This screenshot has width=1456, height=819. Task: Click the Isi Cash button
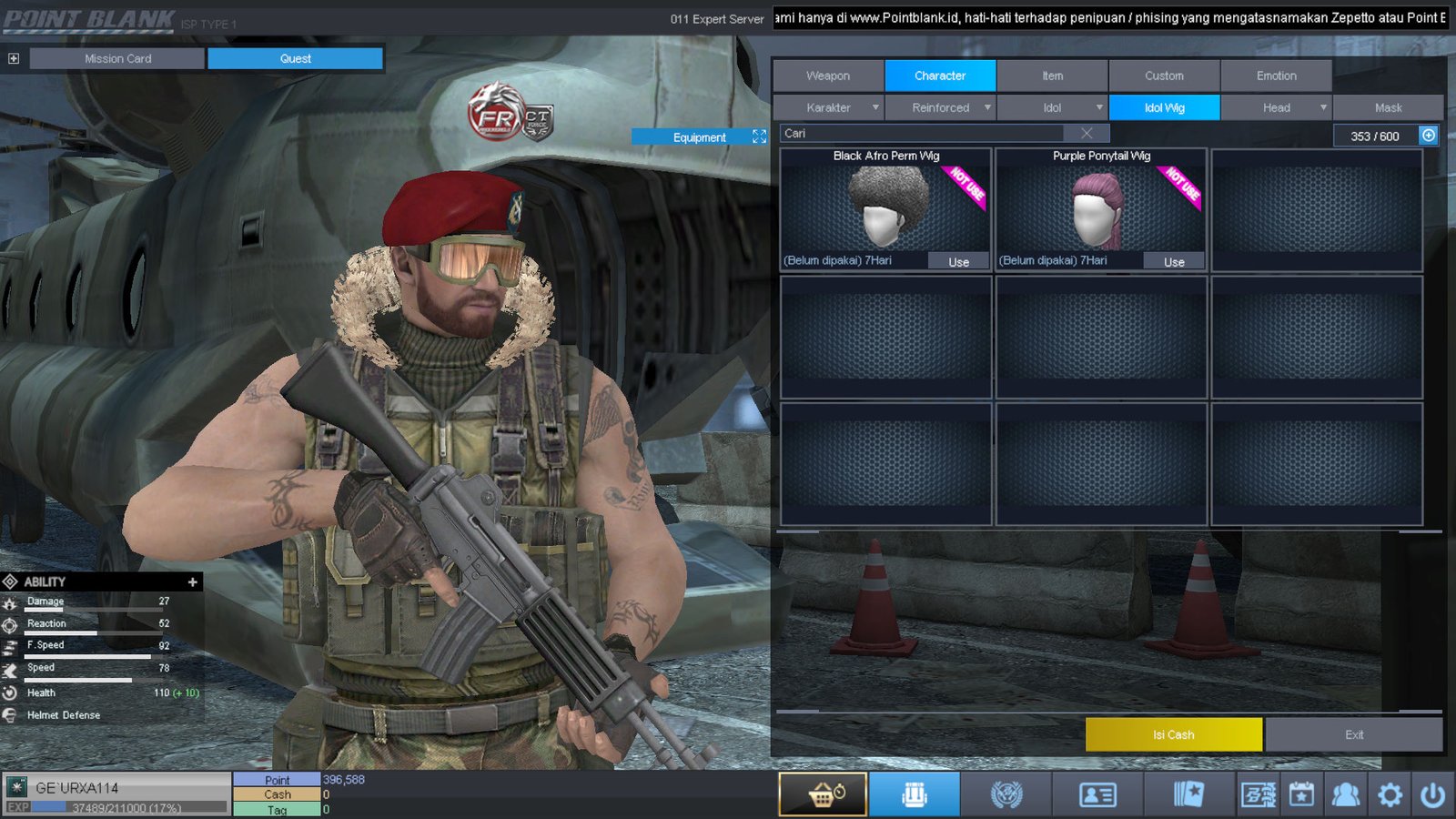click(1173, 734)
